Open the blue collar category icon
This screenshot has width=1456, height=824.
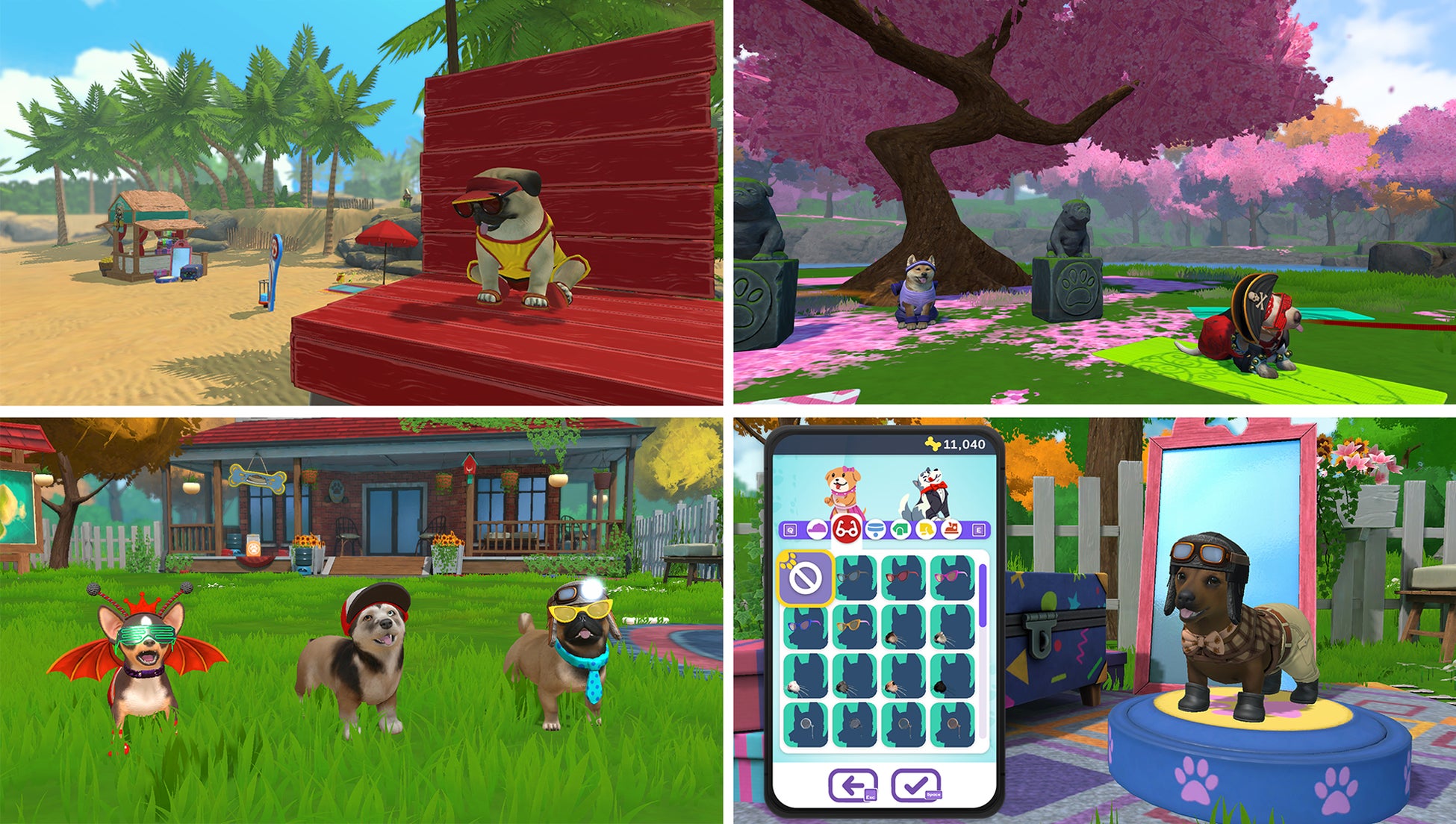coord(875,529)
